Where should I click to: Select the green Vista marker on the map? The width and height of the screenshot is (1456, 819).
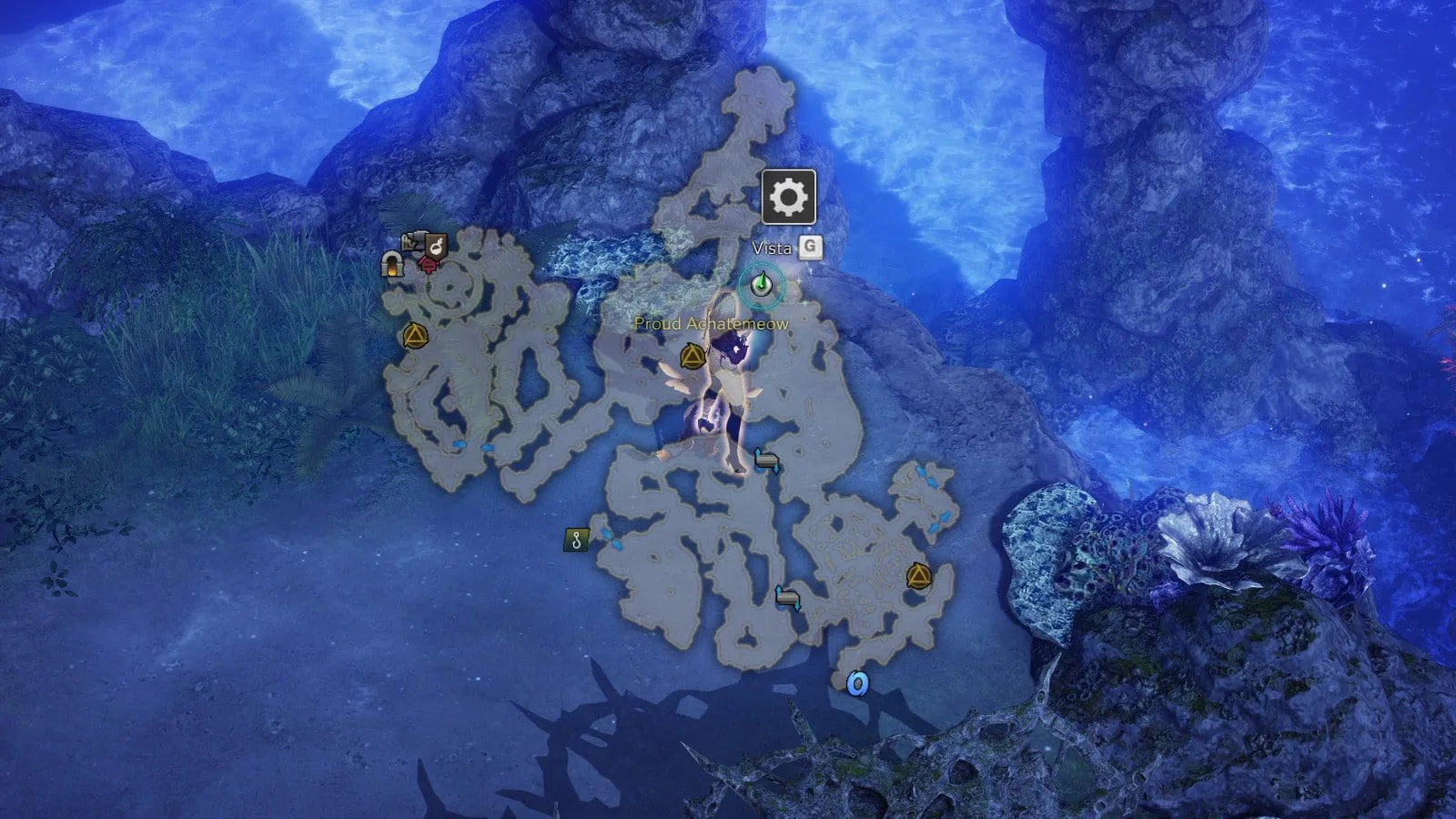762,286
